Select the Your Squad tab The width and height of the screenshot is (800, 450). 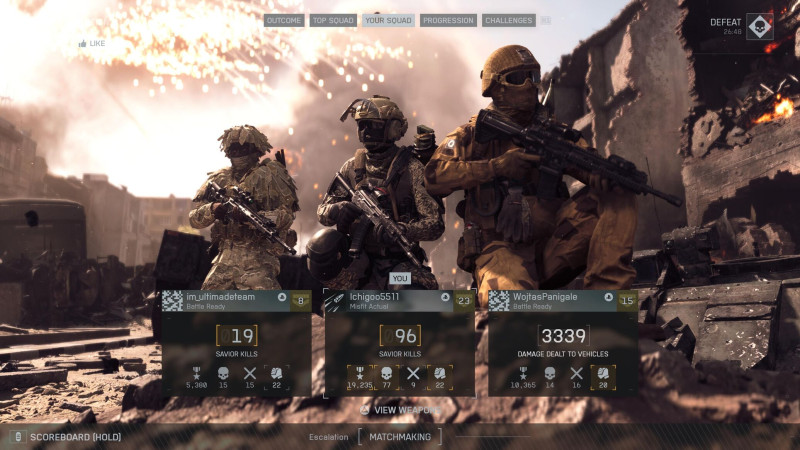point(388,20)
